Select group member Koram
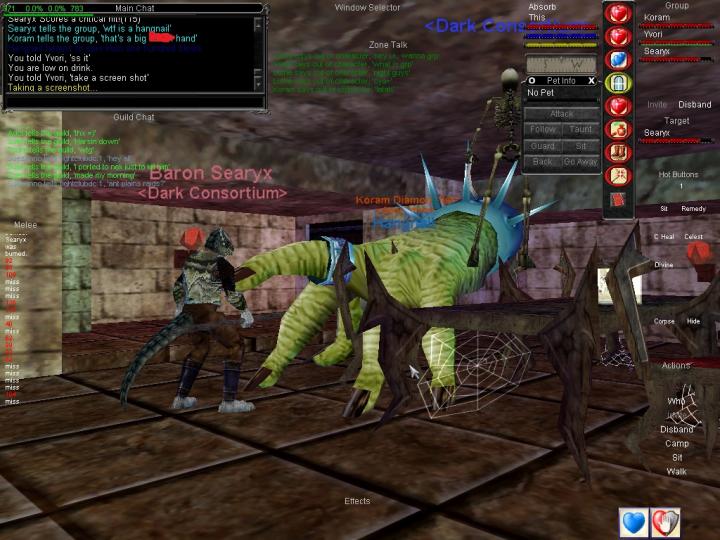The height and width of the screenshot is (540, 720). click(x=657, y=18)
